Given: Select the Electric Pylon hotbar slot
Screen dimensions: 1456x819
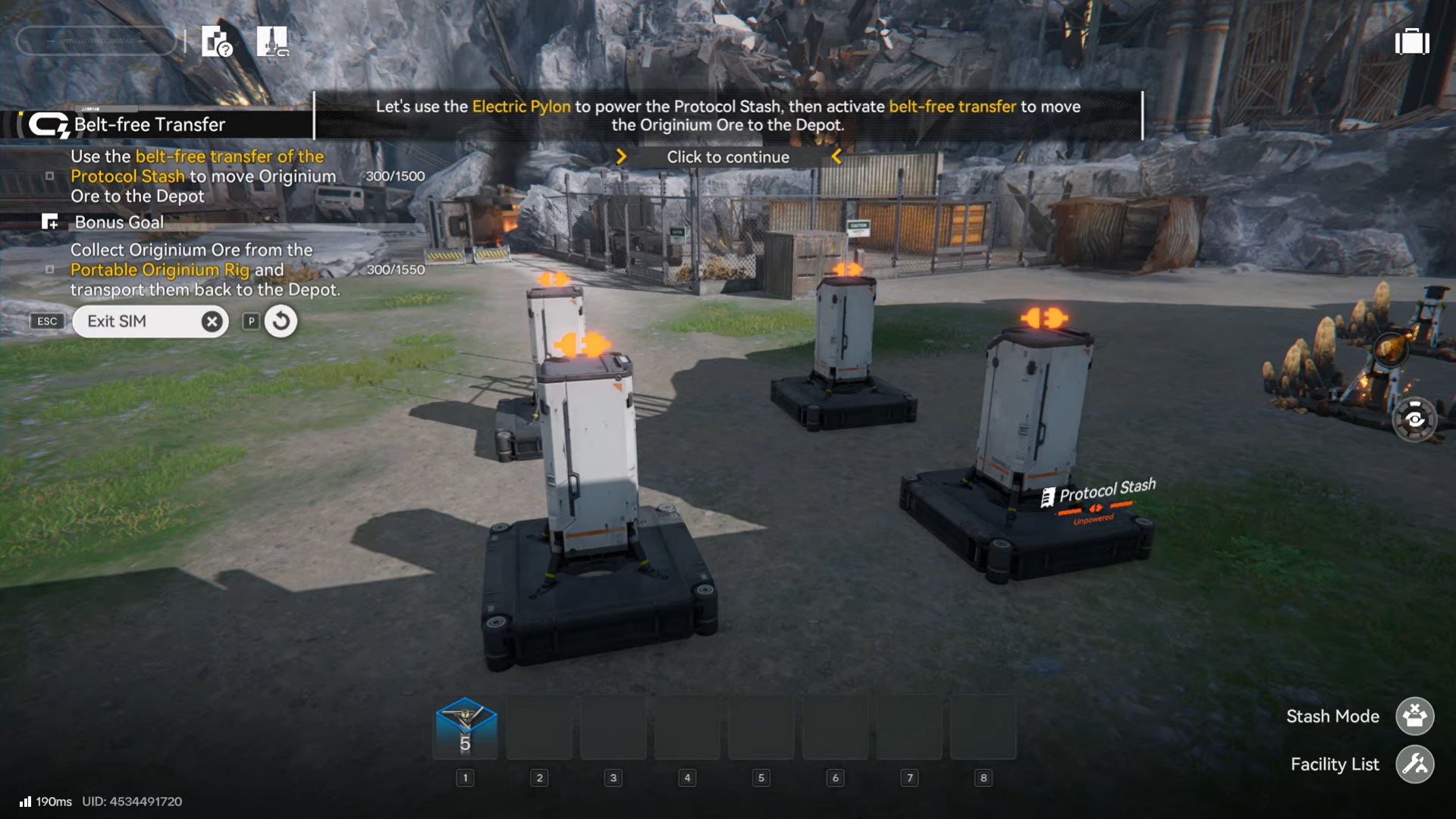Looking at the screenshot, I should coord(465,728).
